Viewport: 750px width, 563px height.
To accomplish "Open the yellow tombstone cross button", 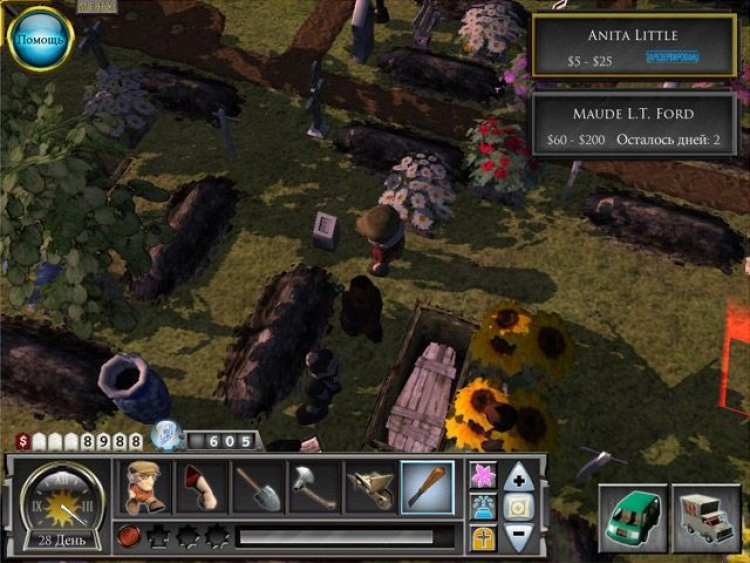I will click(484, 538).
